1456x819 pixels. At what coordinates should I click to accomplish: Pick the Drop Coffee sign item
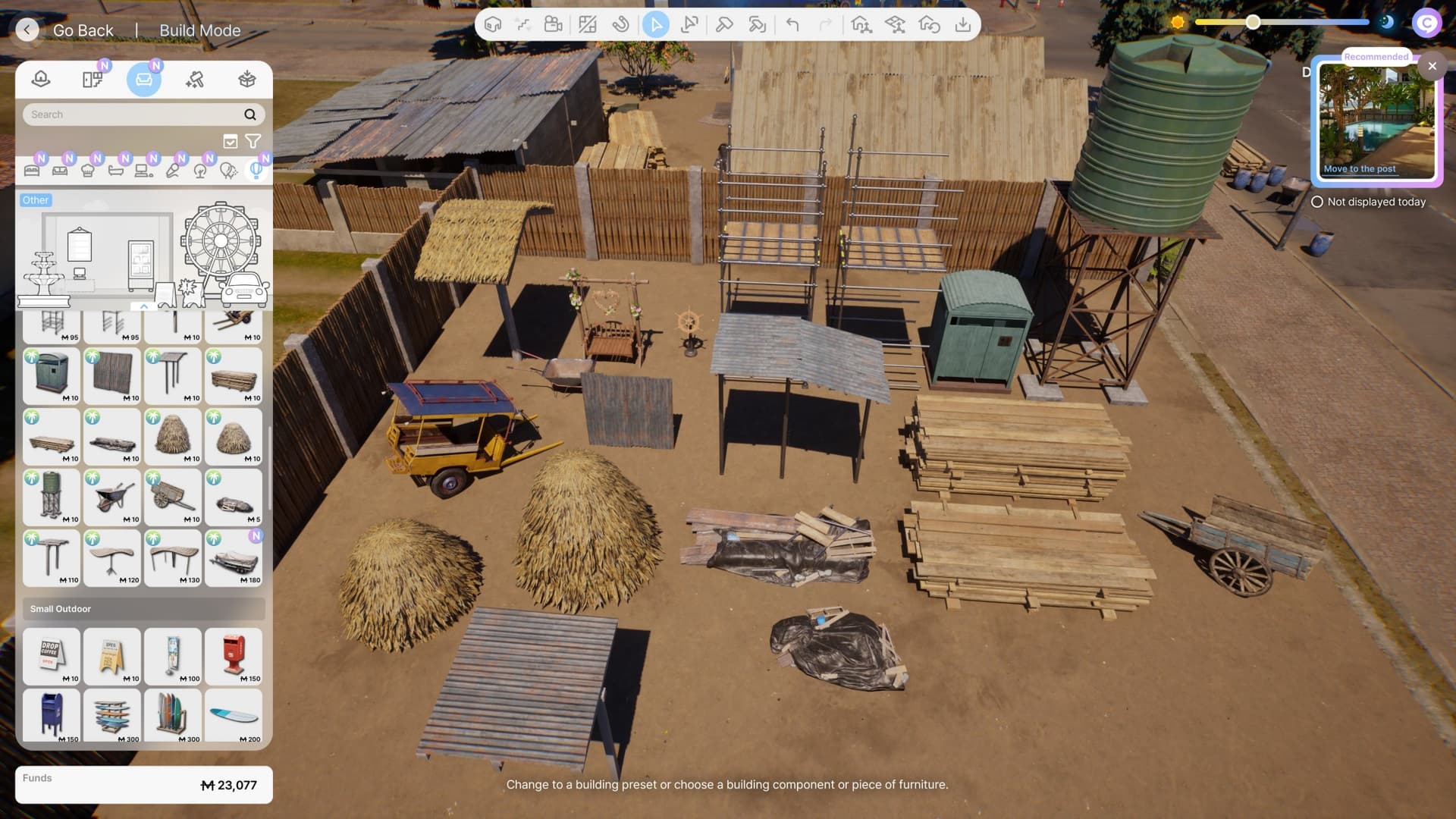(52, 656)
